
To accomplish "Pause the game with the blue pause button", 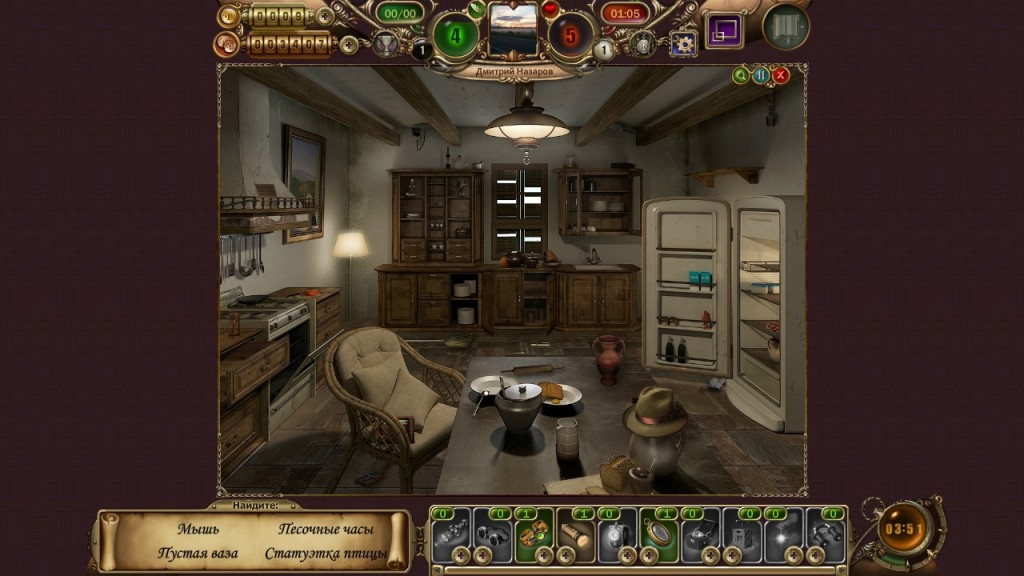I will [761, 75].
